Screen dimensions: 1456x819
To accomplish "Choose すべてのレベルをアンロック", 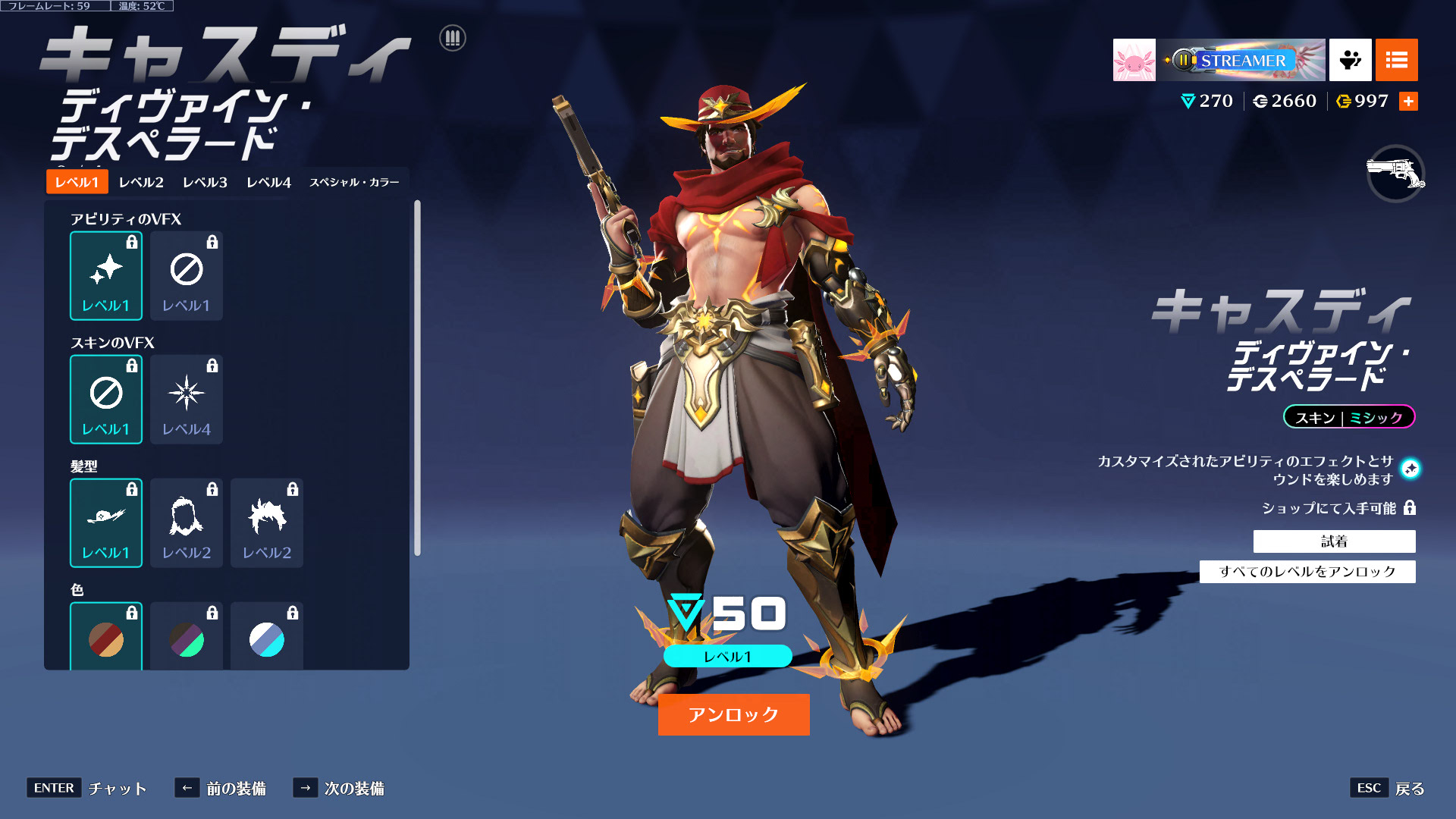I will [1307, 572].
